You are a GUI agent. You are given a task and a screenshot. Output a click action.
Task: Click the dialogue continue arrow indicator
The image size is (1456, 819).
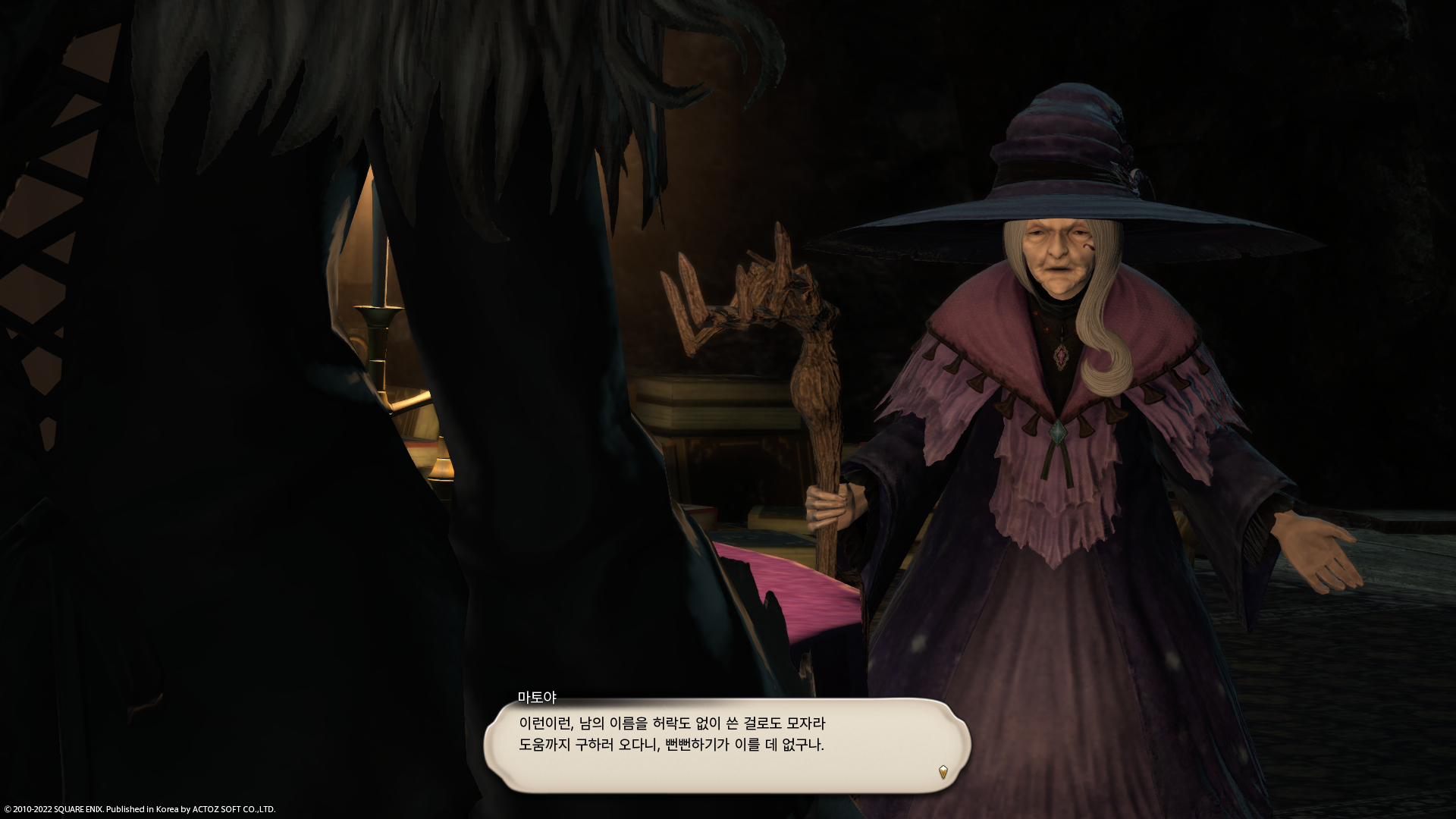tap(943, 772)
